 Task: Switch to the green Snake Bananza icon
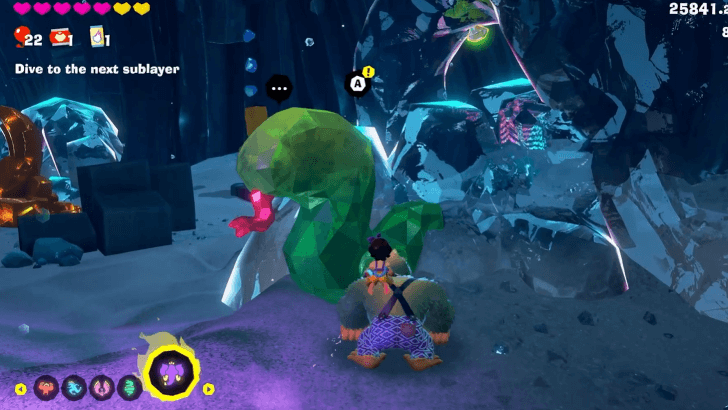[x=128, y=387]
